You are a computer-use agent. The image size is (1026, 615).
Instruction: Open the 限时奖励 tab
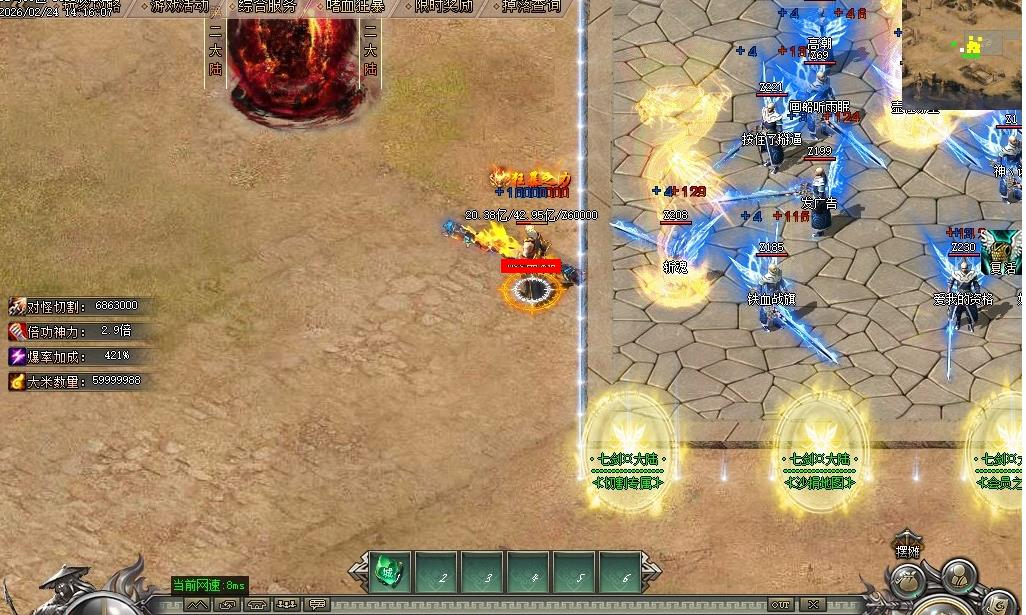click(x=444, y=6)
